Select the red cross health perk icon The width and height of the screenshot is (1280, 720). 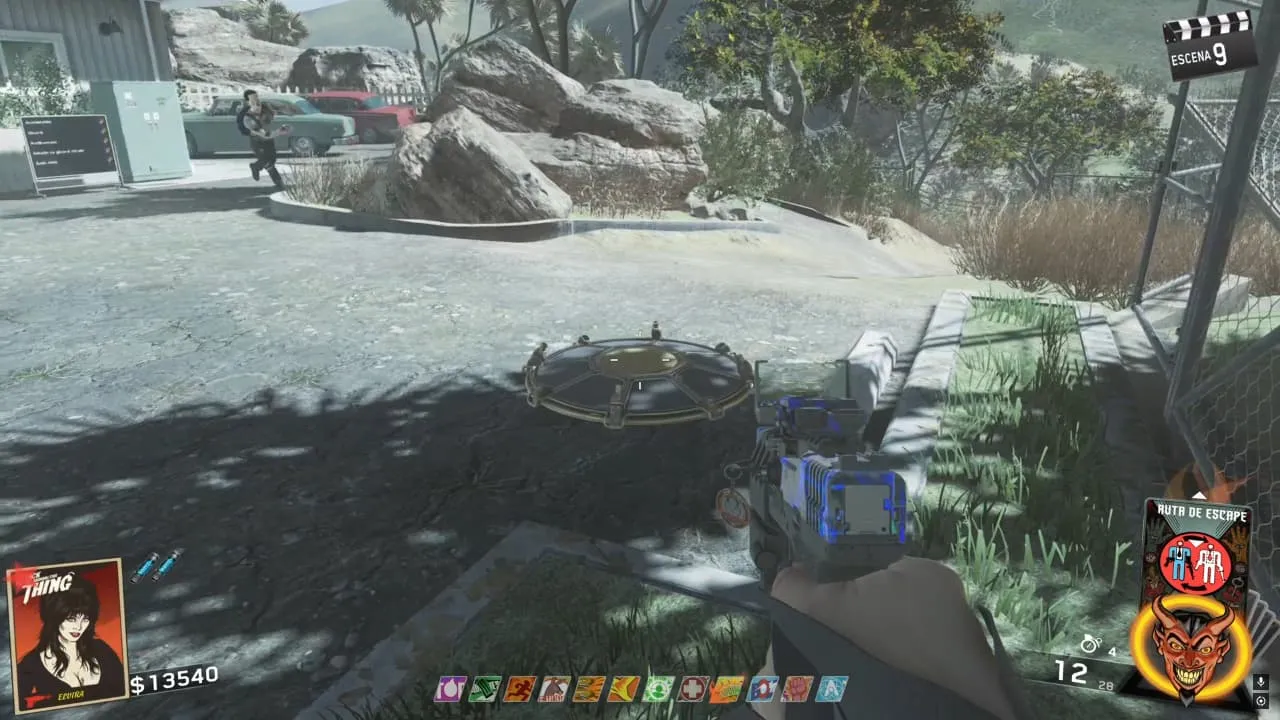692,688
